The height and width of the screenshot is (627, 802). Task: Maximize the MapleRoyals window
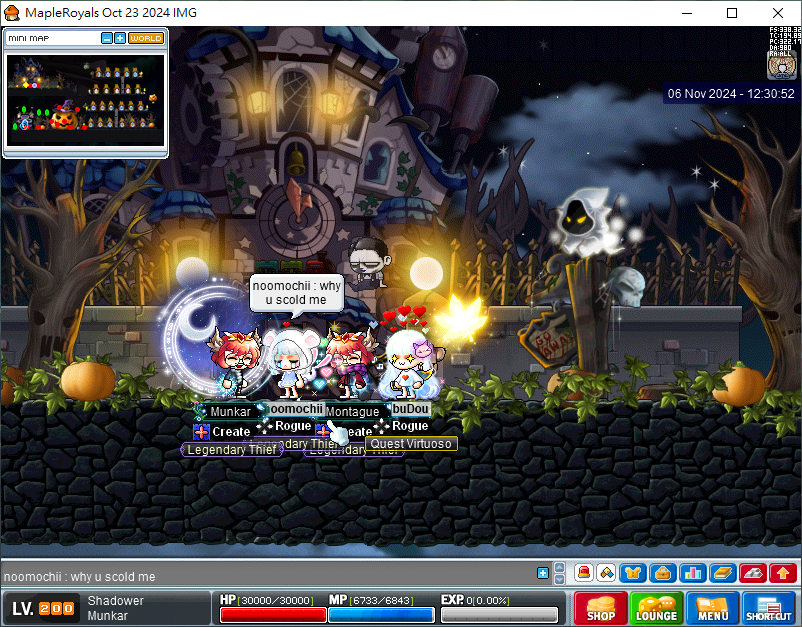(732, 13)
